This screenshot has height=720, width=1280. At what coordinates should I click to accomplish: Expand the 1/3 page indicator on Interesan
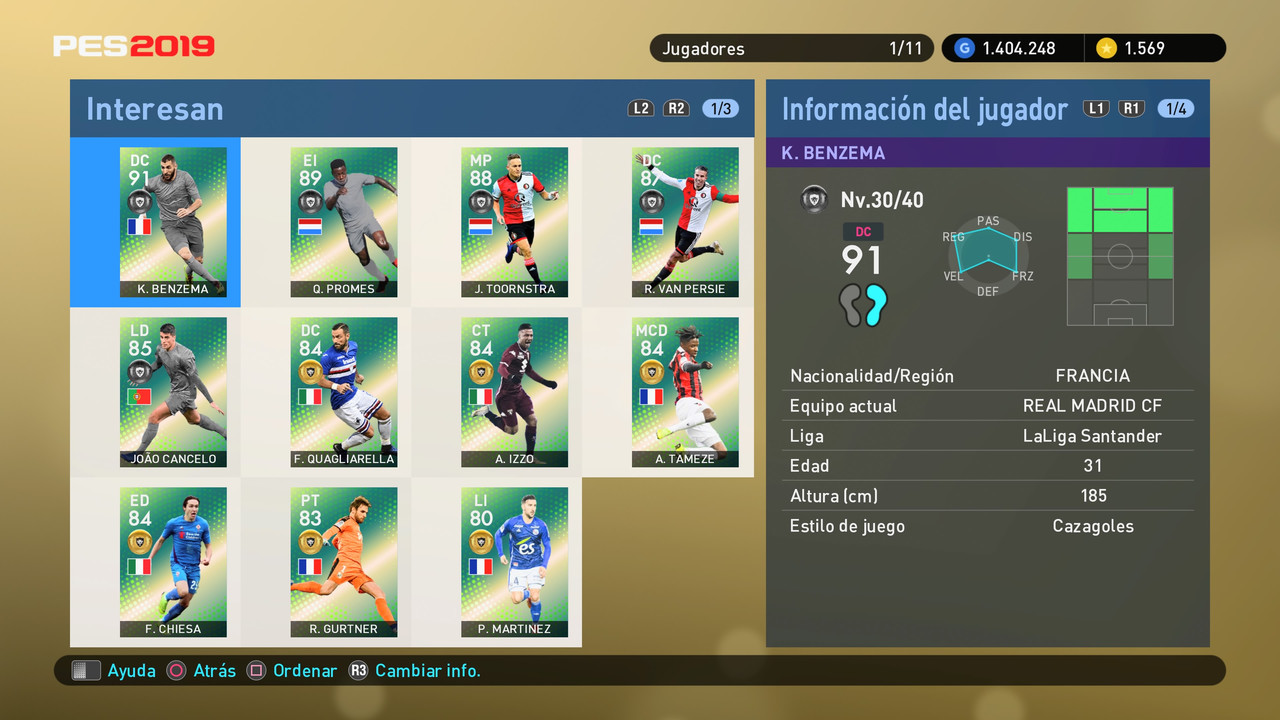720,108
